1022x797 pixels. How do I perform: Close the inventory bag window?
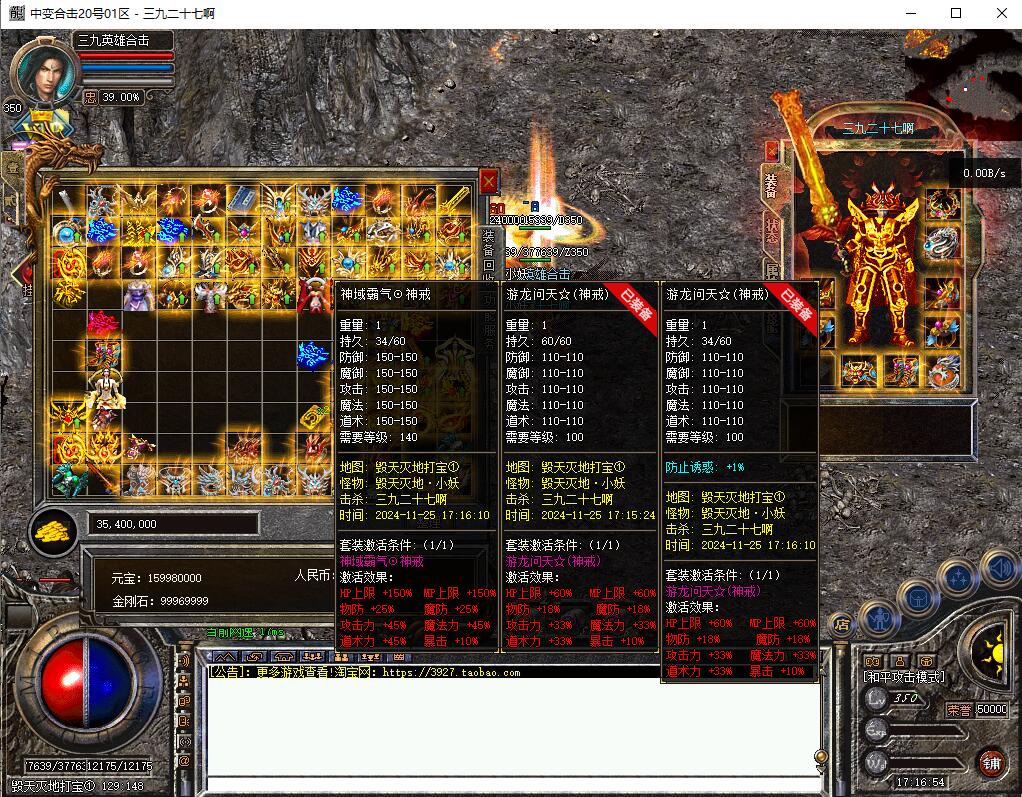click(x=488, y=181)
